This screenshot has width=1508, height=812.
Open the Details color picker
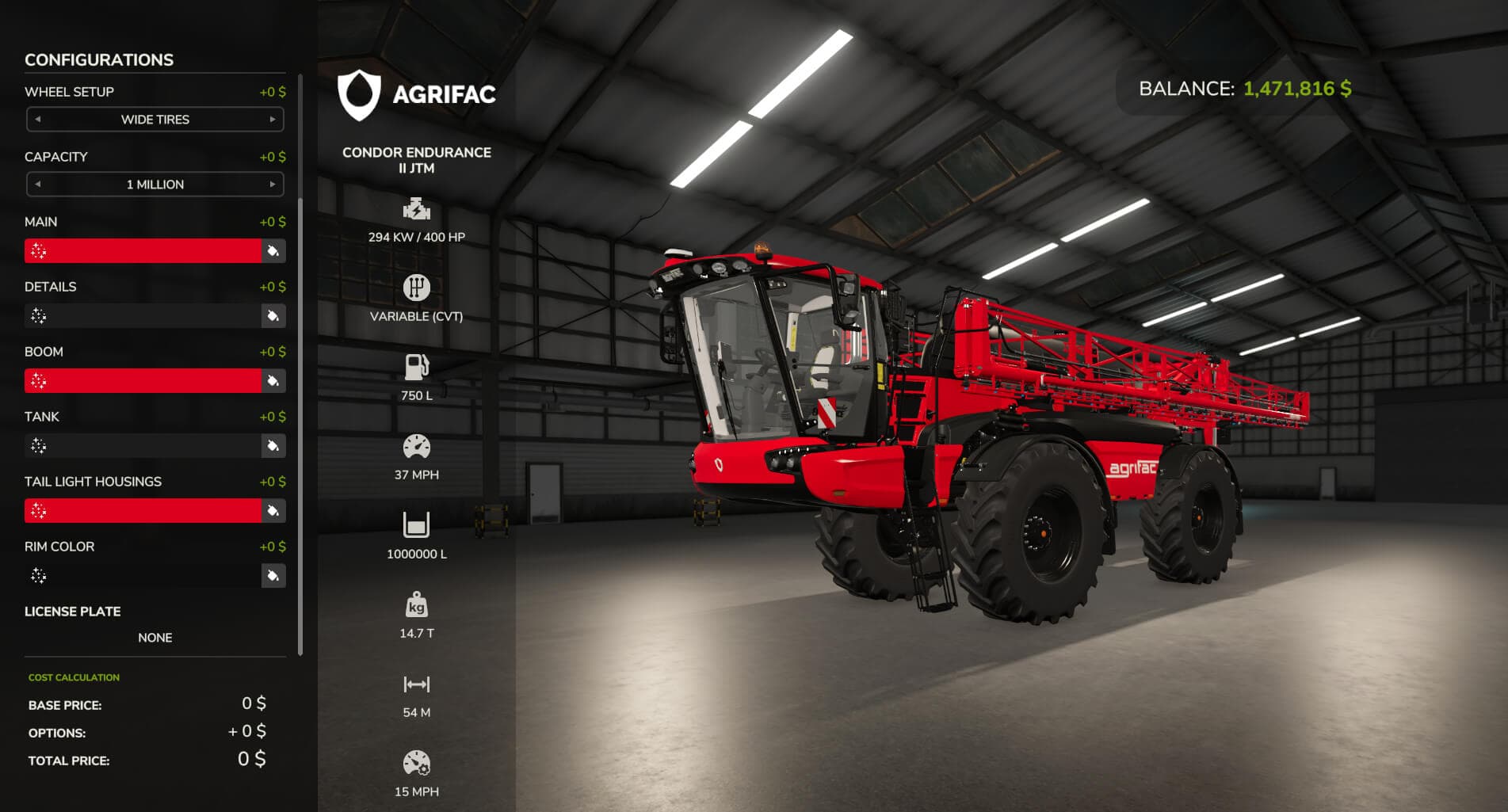(x=273, y=316)
